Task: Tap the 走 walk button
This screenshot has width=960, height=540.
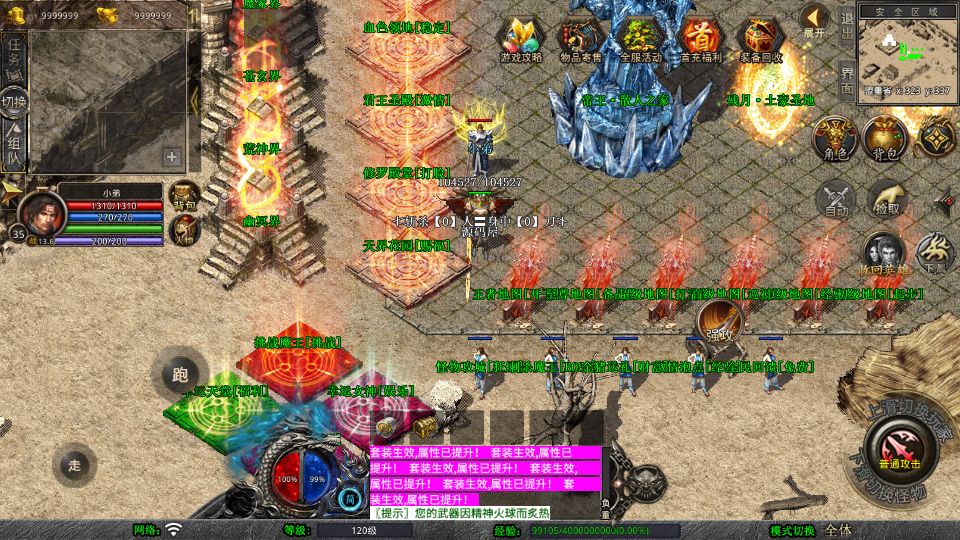Action: coord(74,463)
